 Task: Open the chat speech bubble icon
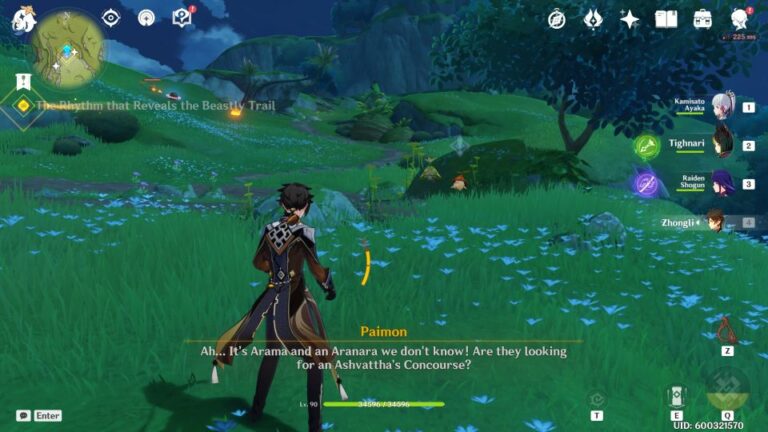23,415
